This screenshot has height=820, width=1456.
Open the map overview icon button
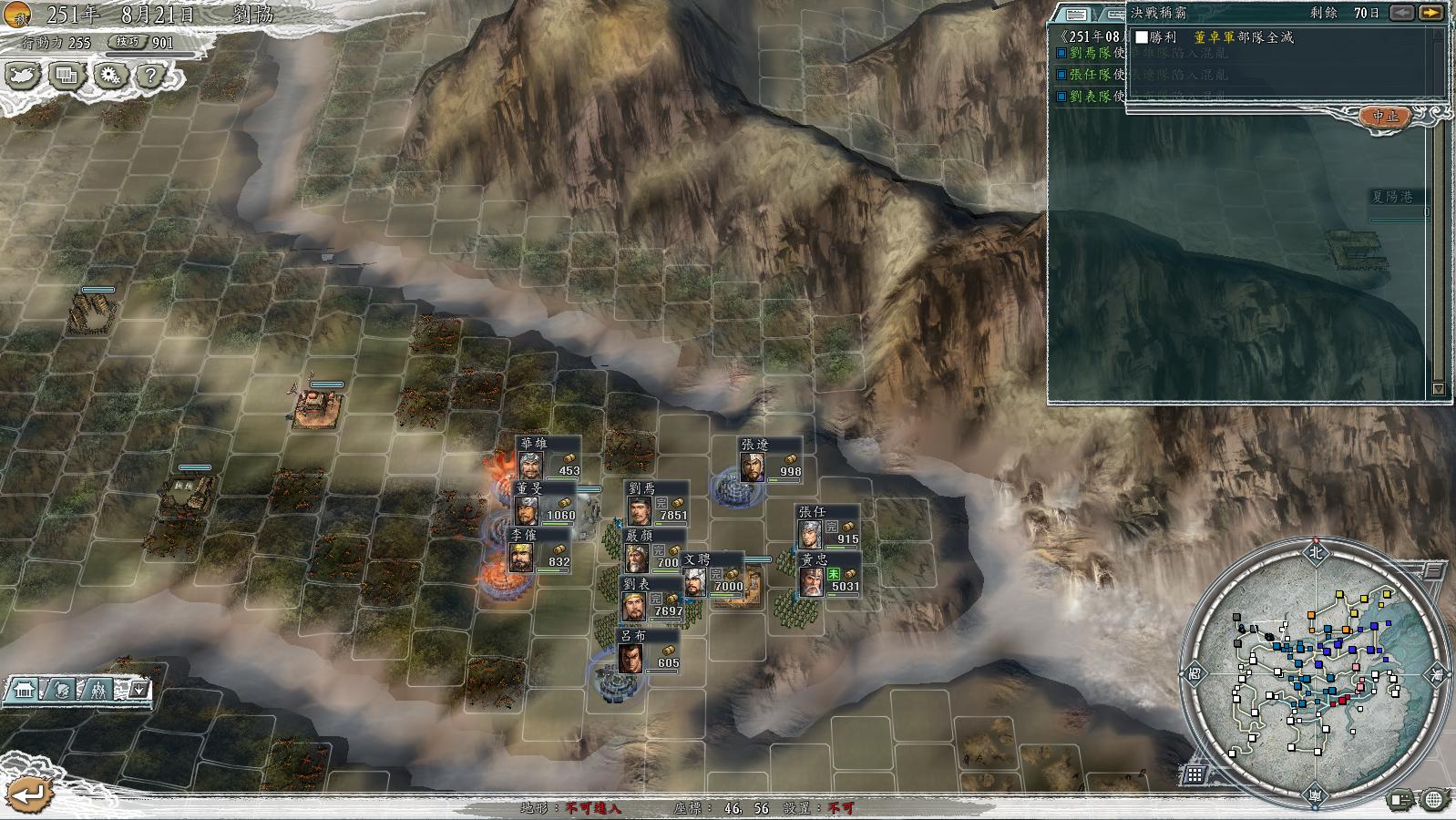pyautogui.click(x=22, y=77)
